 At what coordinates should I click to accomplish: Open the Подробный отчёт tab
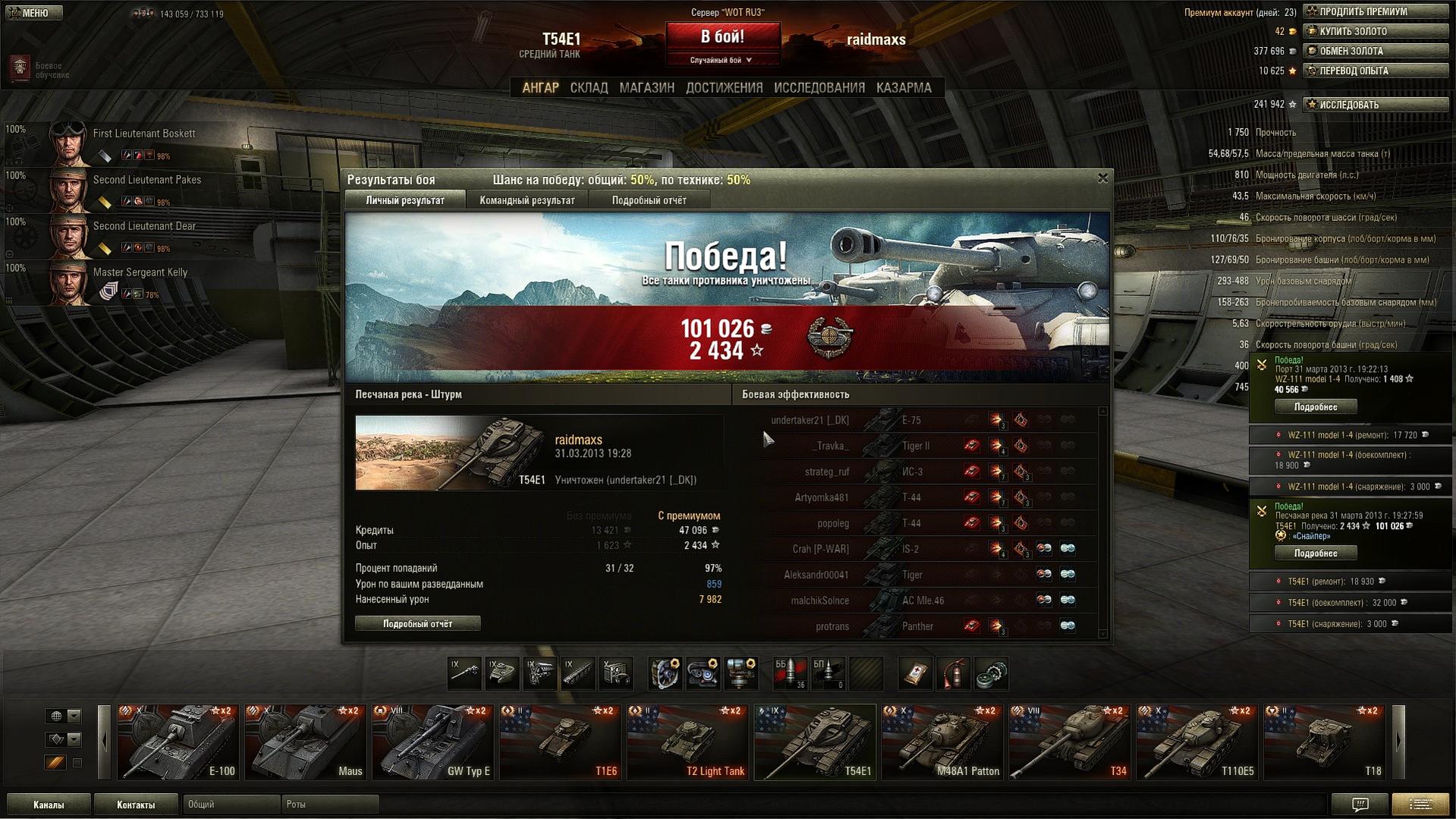[649, 200]
